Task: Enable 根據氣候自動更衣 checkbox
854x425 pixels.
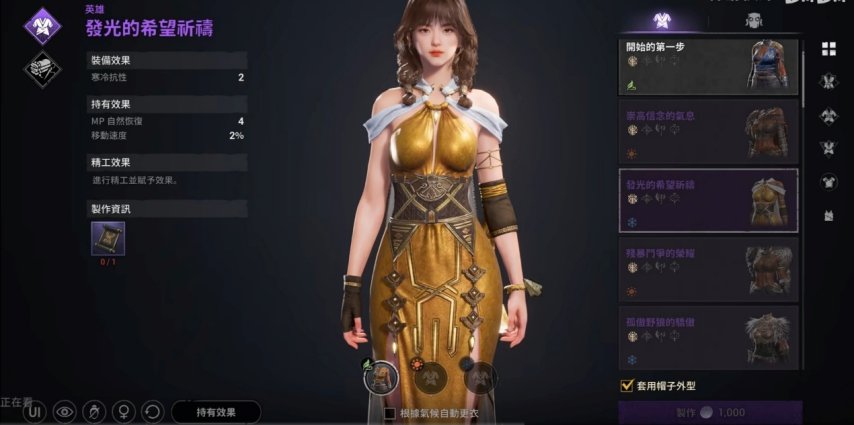Action: (391, 412)
